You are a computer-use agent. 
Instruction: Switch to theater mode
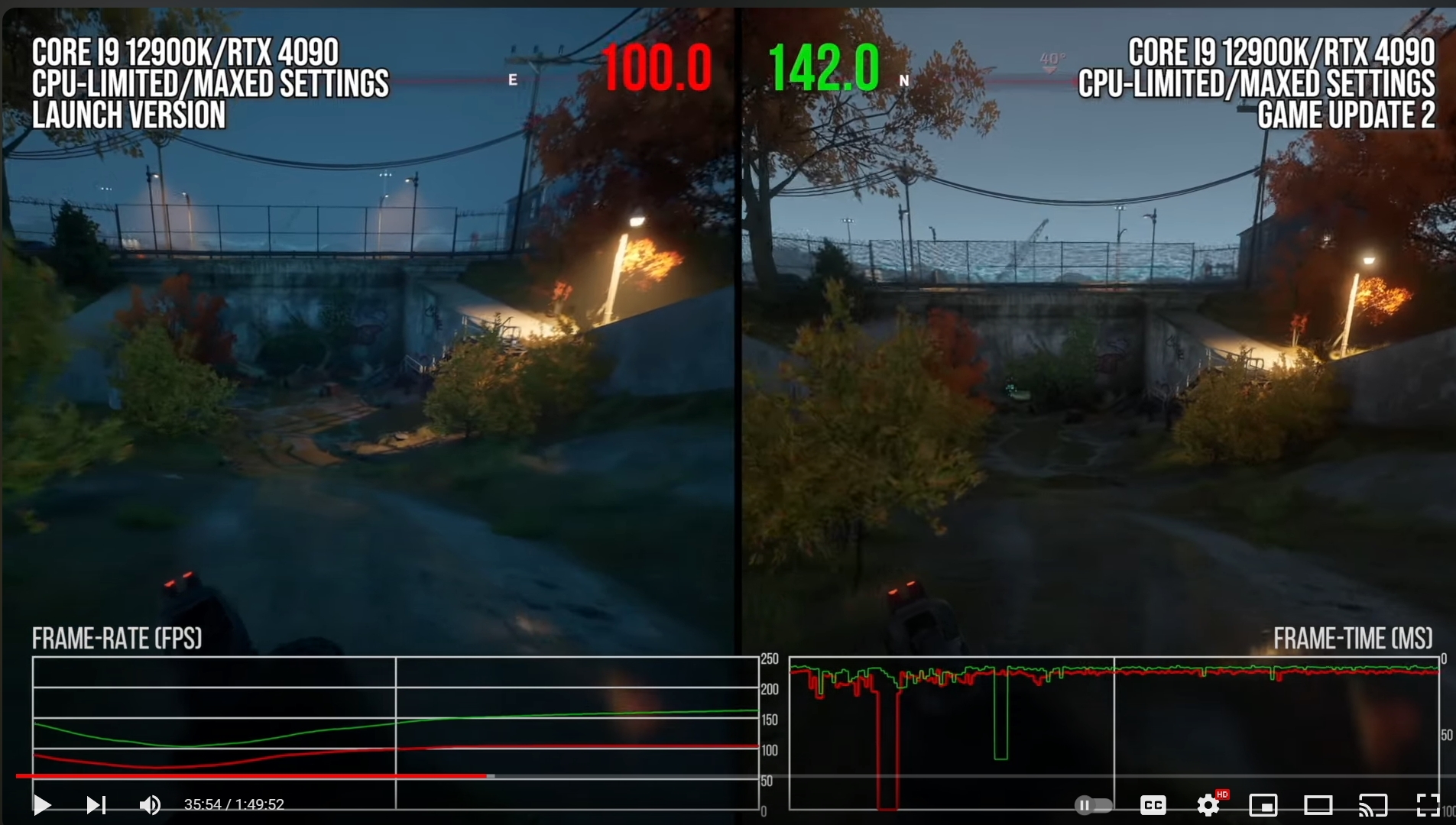[1318, 804]
